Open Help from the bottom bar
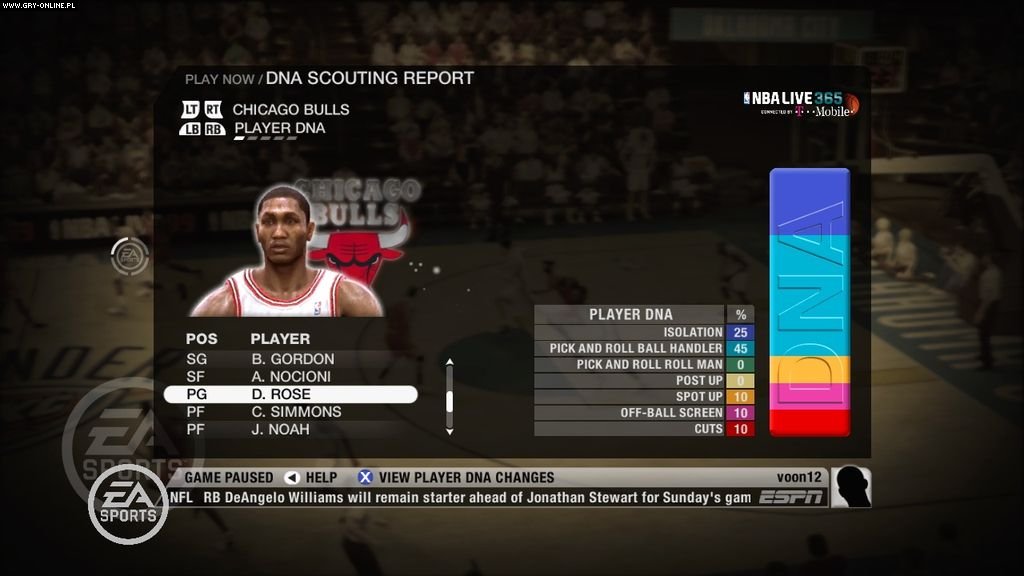The image size is (1024, 576). click(311, 477)
